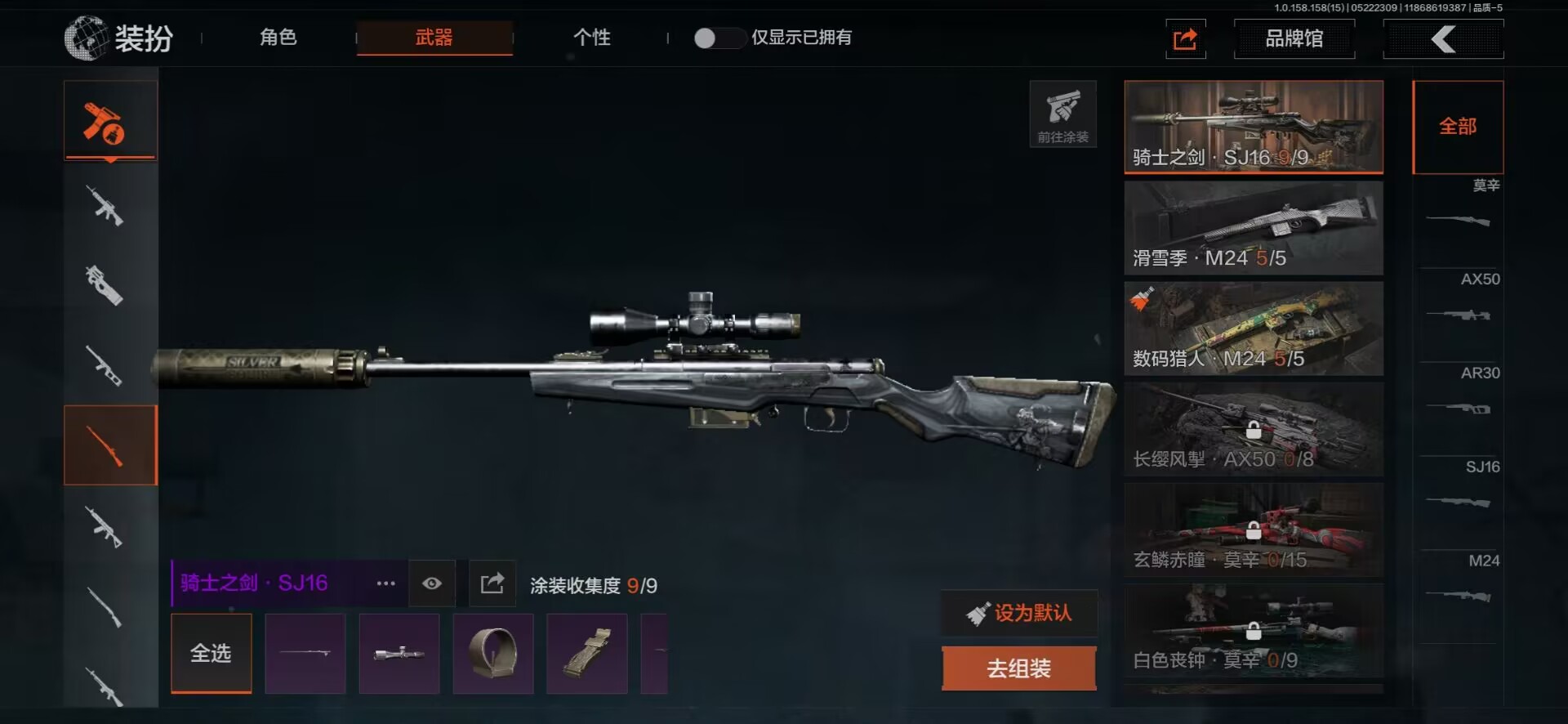Filter skins by AX50
The image size is (1568, 724).
tap(1459, 304)
